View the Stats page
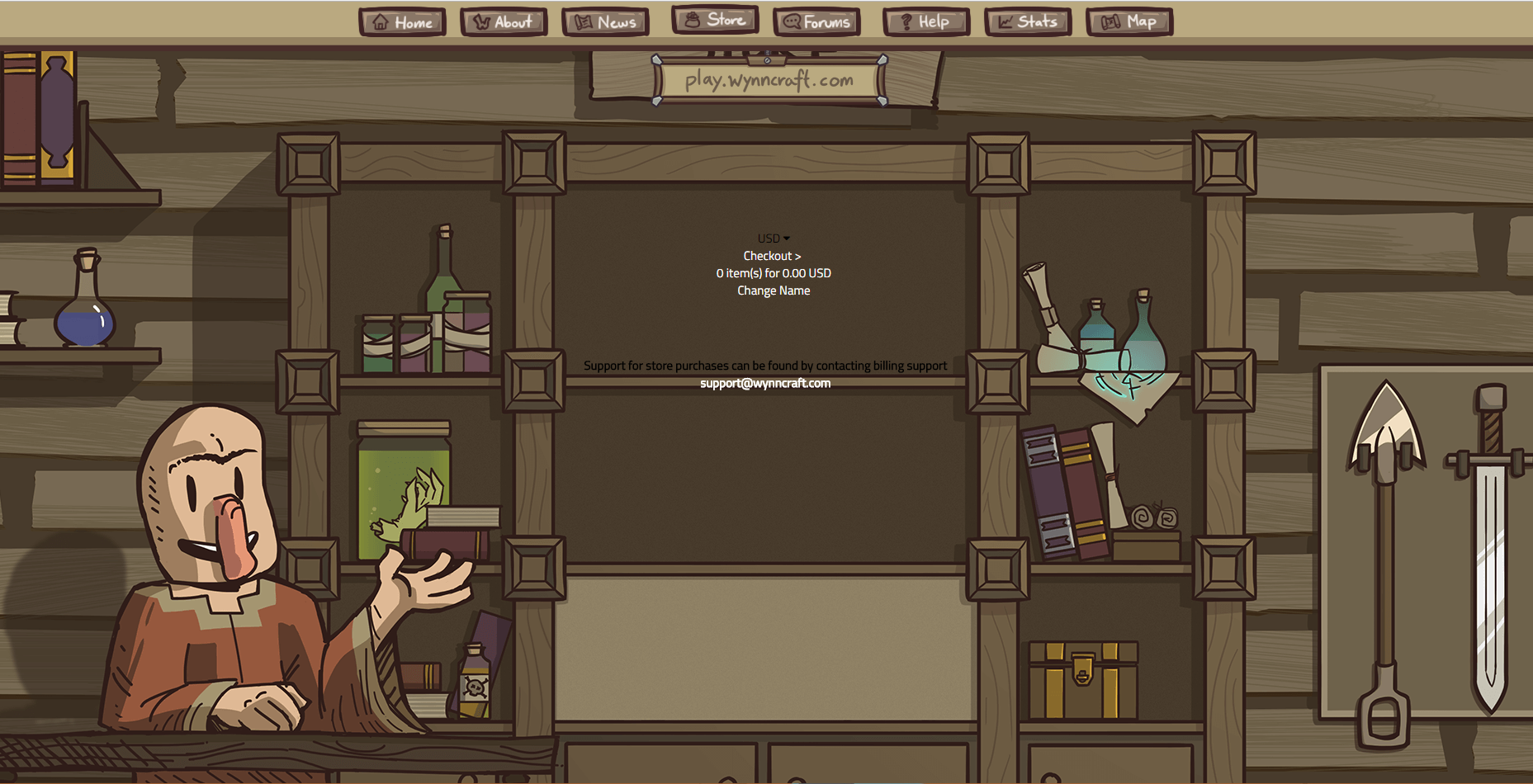Screen dimensions: 1533x784 pos(1028,22)
